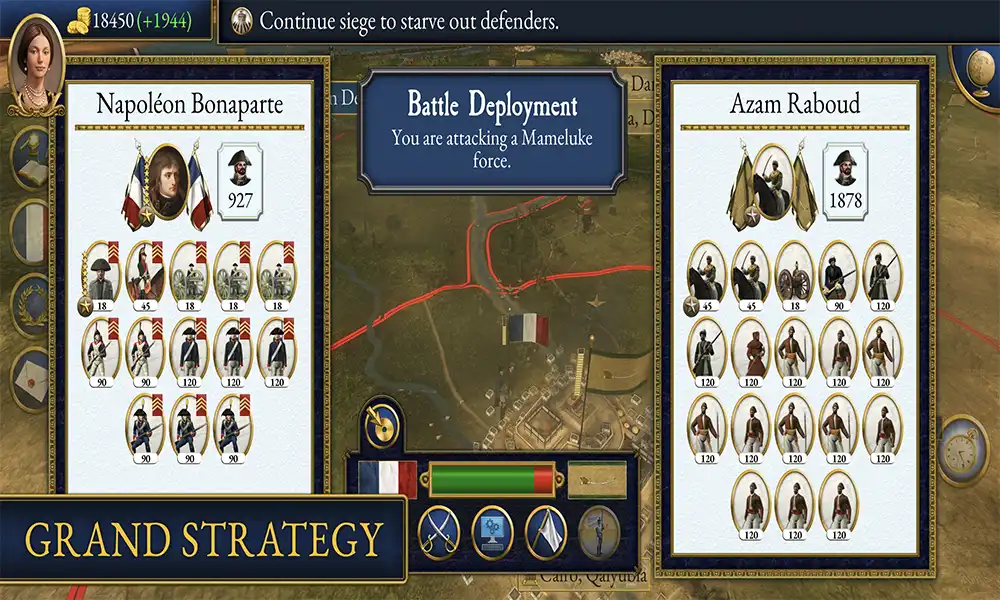Screen dimensions: 1000x600
Task: Click the Continue siege notification icon
Action: (242, 19)
